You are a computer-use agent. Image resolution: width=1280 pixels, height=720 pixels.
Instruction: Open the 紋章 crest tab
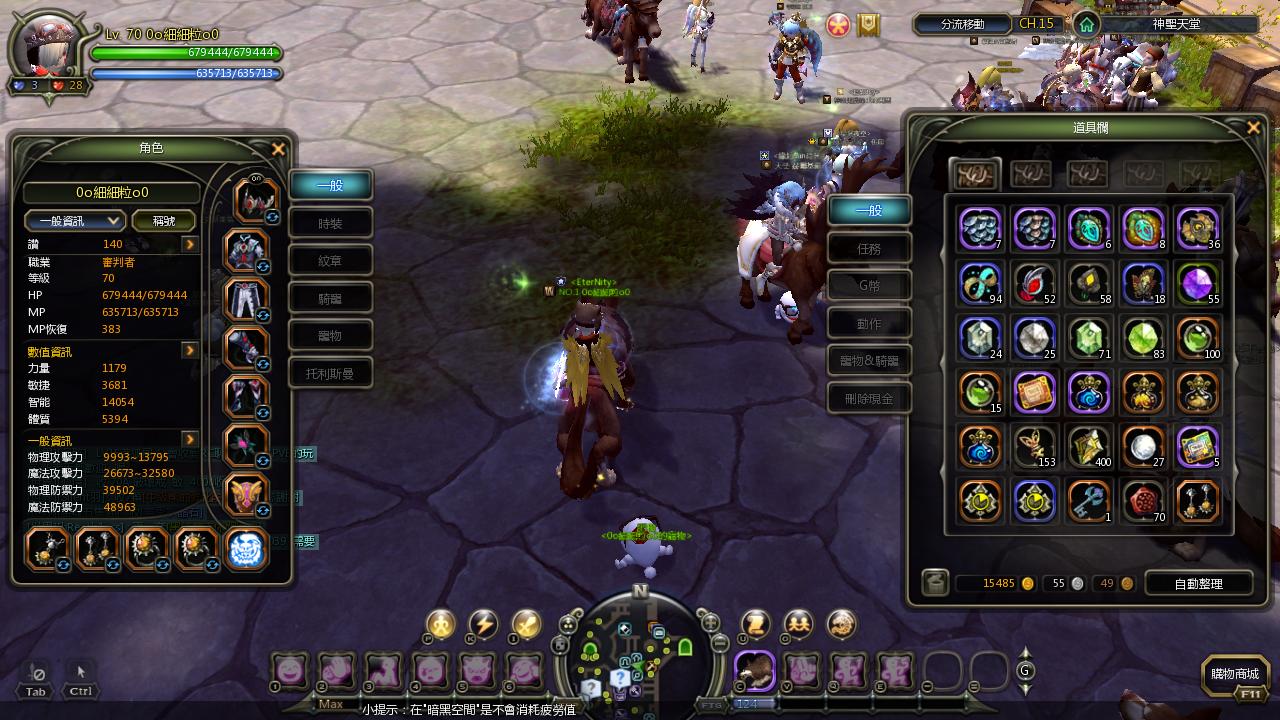330,260
